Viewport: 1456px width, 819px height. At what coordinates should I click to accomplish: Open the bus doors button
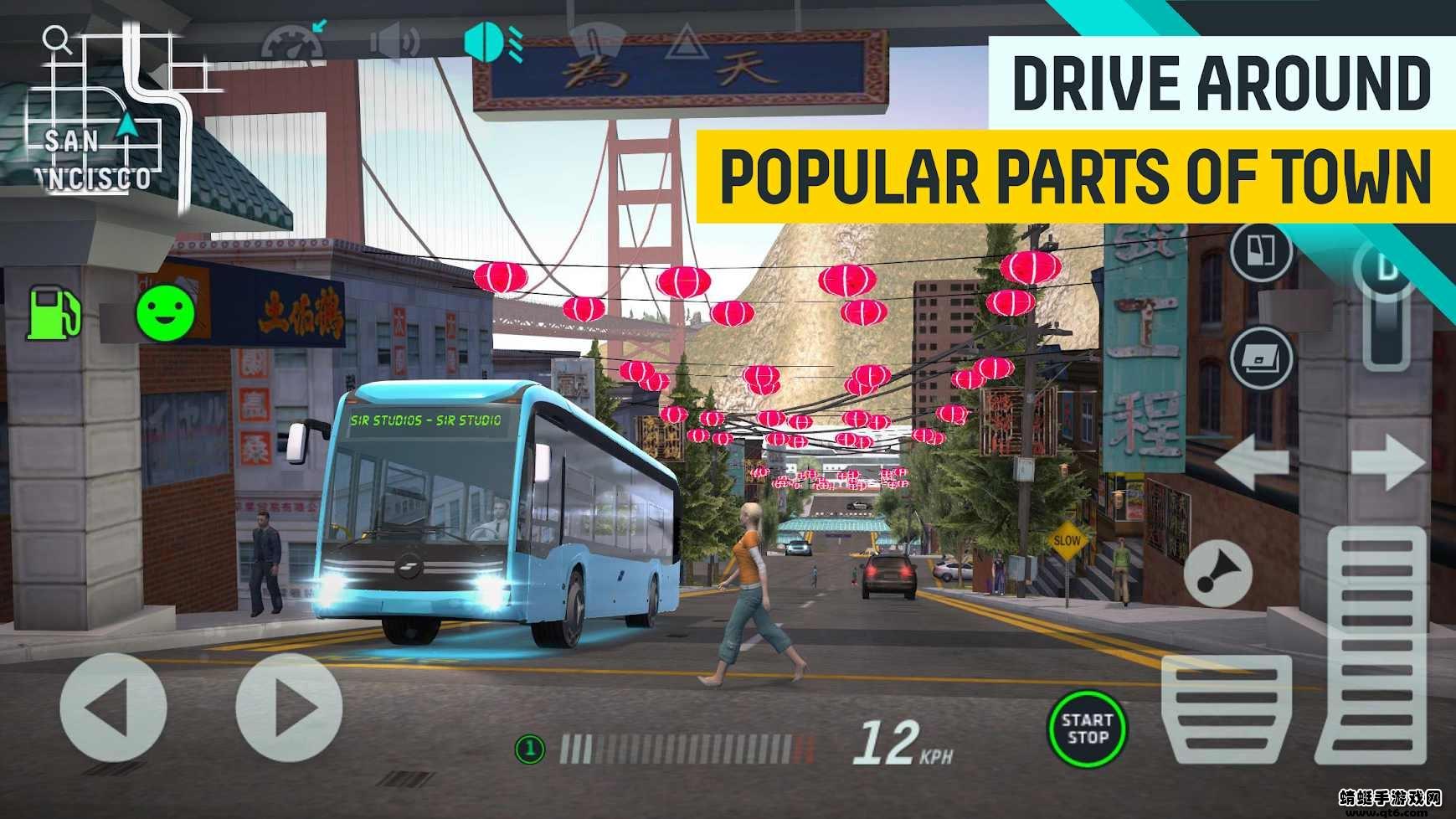point(1260,251)
